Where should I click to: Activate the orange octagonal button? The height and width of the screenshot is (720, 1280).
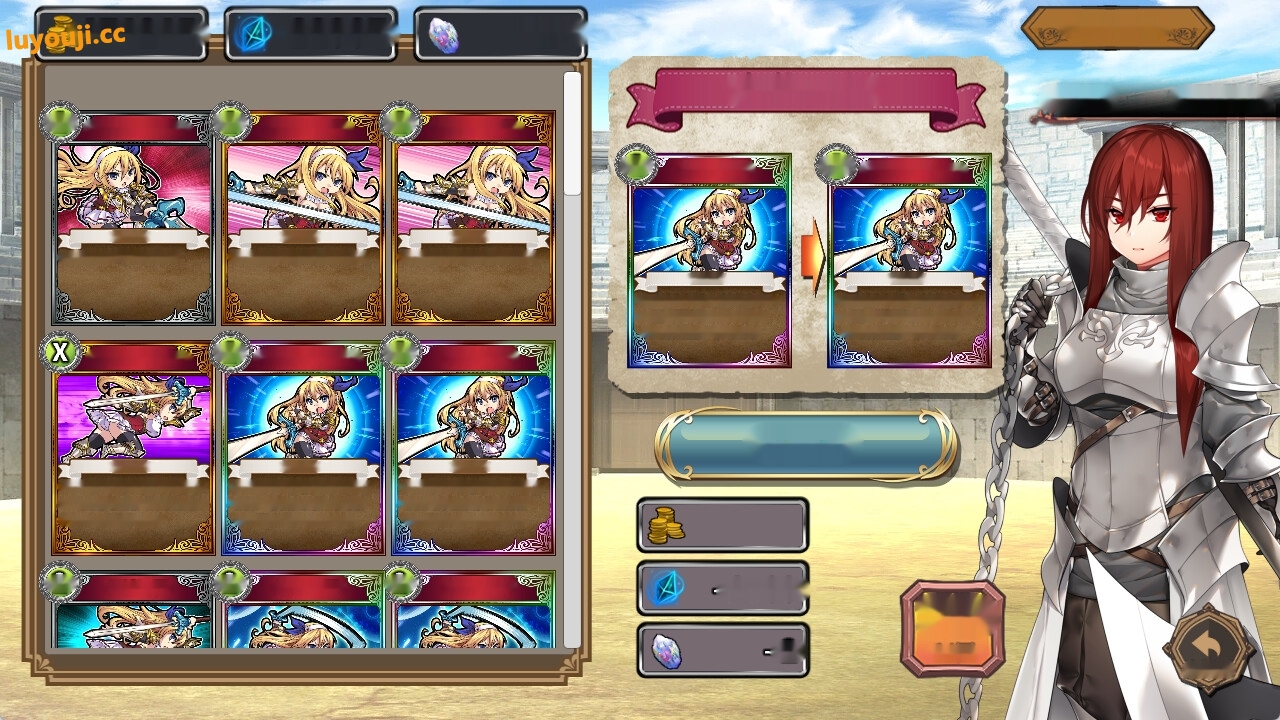(x=952, y=628)
